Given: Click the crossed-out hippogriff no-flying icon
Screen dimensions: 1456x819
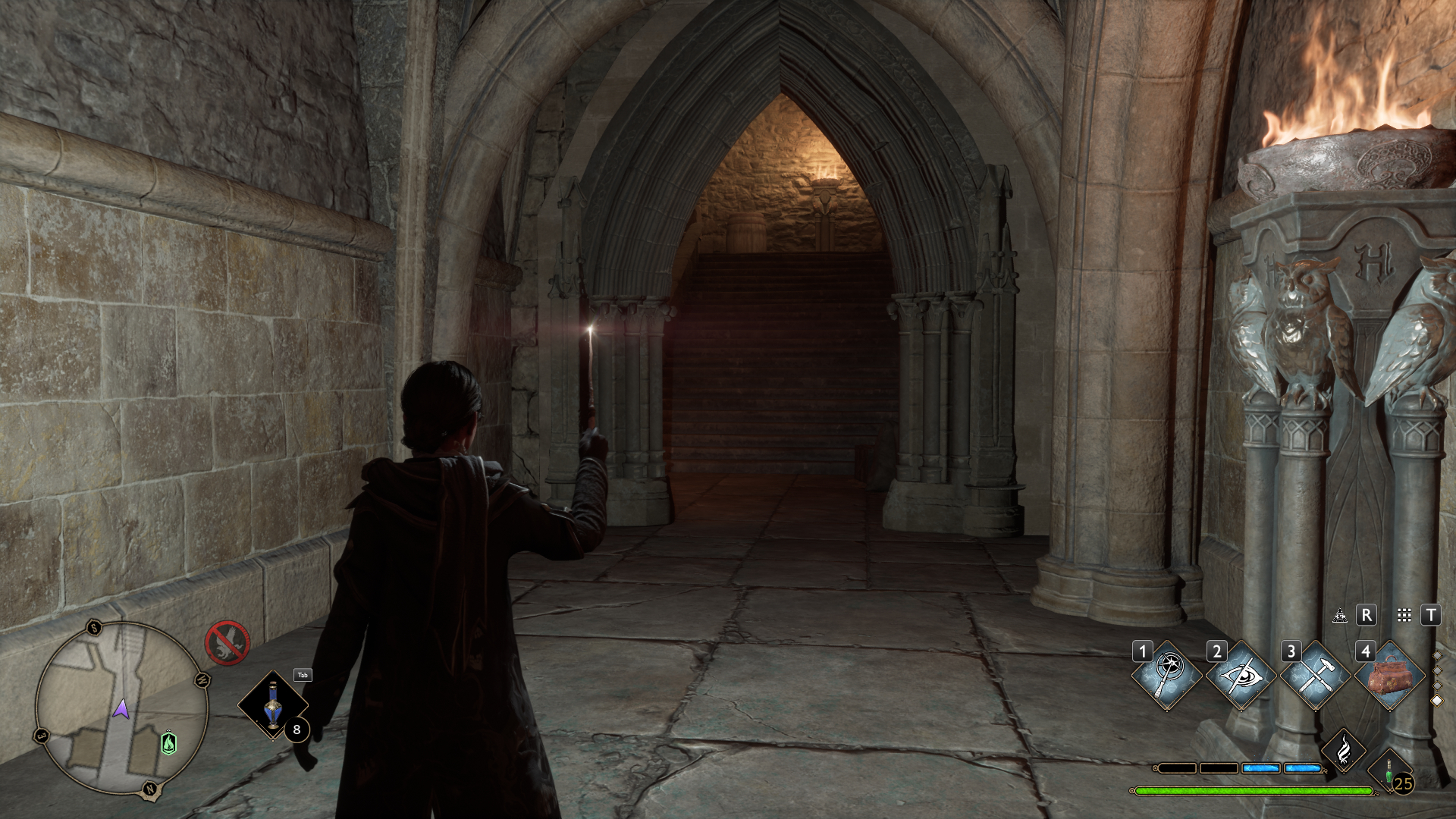Looking at the screenshot, I should [x=227, y=643].
